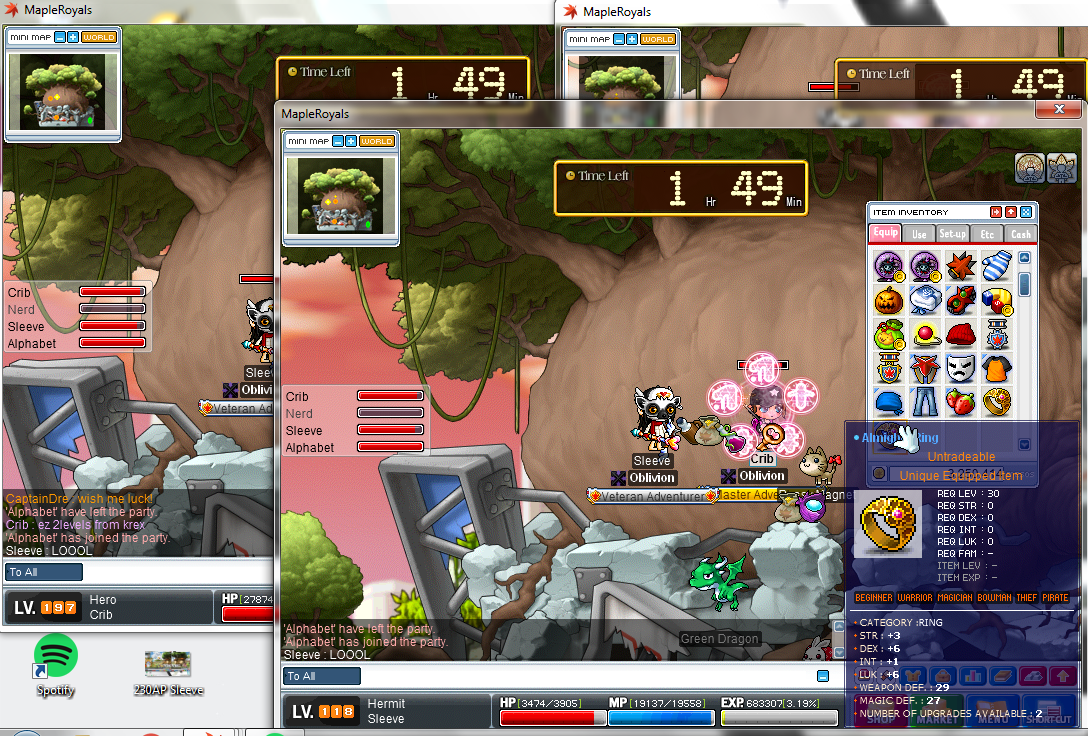Choose the red beanie hat slot

pyautogui.click(x=960, y=334)
